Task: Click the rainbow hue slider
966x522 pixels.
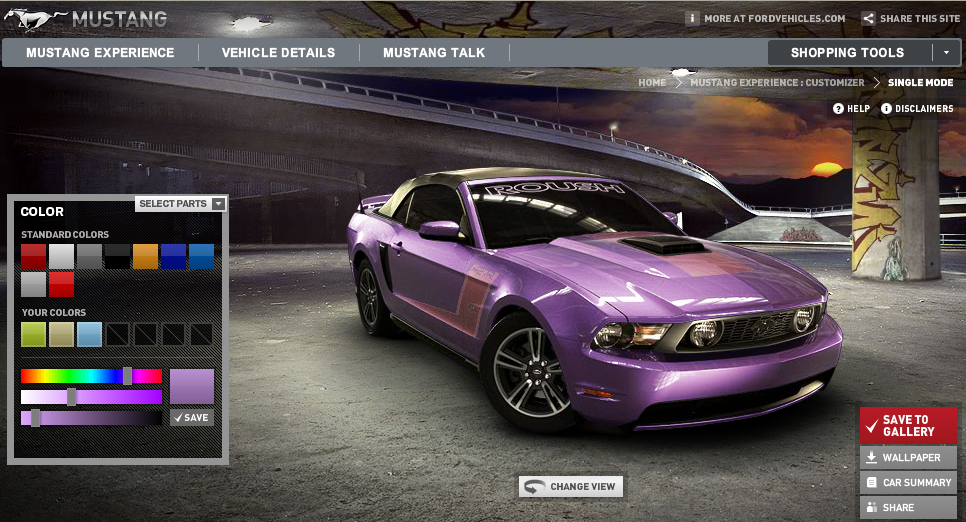Action: tap(90, 376)
